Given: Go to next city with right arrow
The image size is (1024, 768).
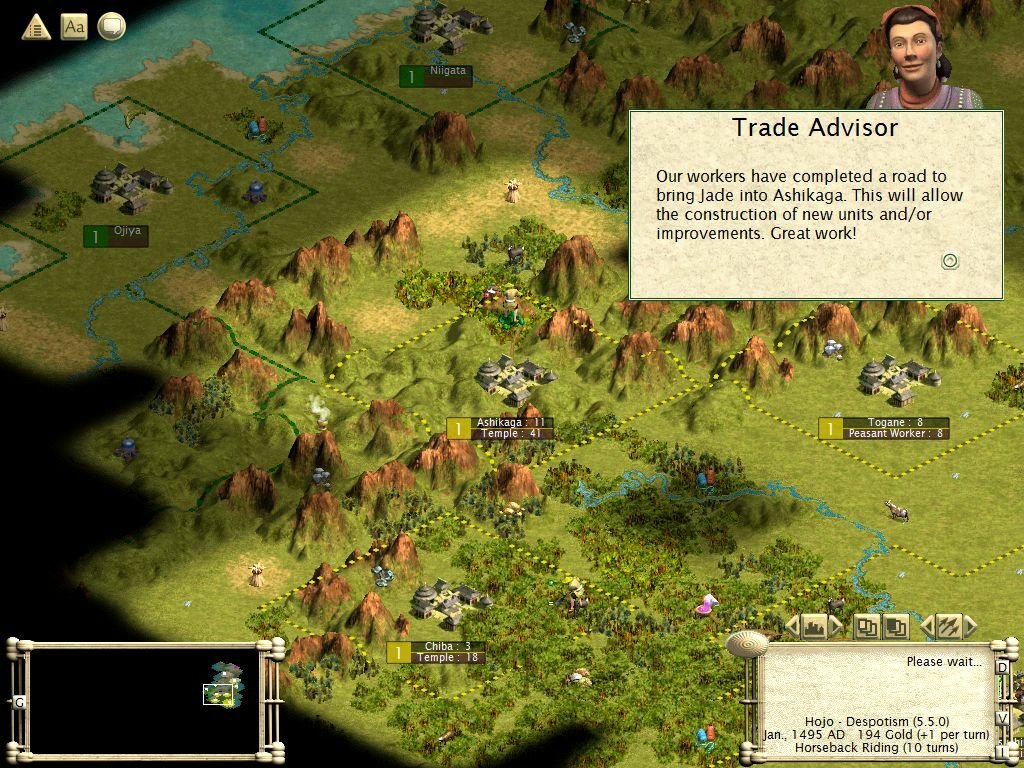Looking at the screenshot, I should 836,627.
